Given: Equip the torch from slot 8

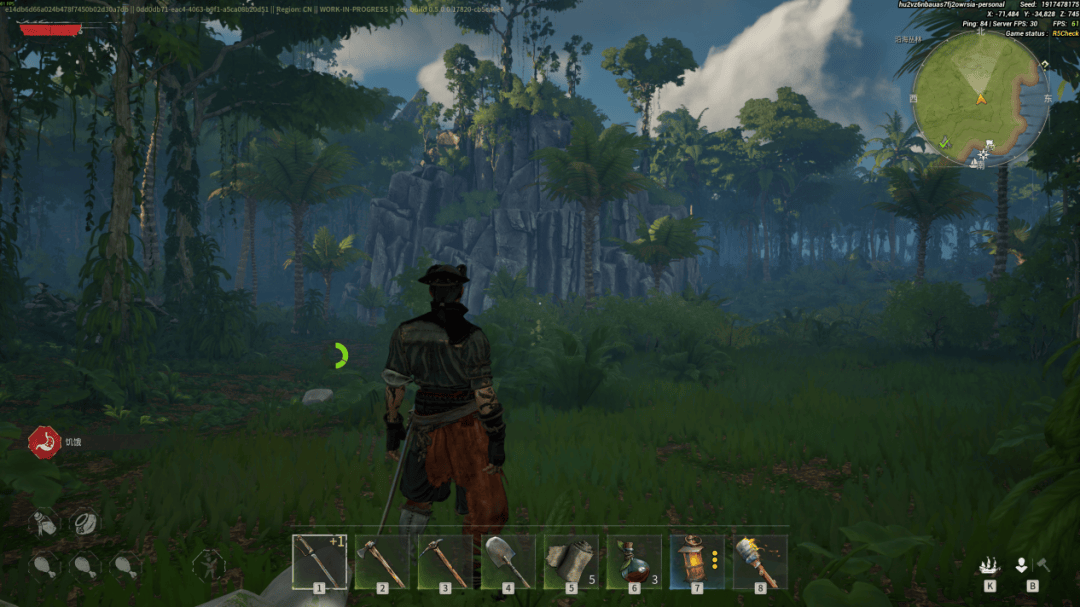Looking at the screenshot, I should click(760, 561).
